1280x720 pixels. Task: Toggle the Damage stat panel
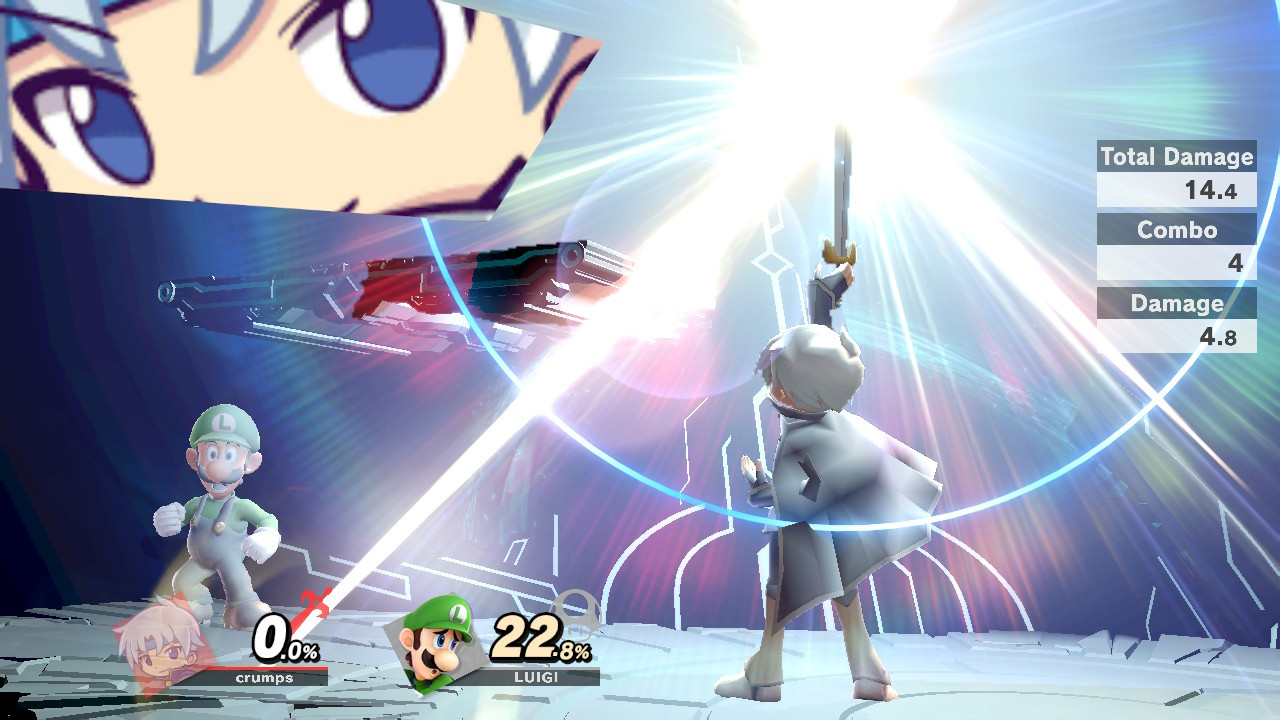1176,304
